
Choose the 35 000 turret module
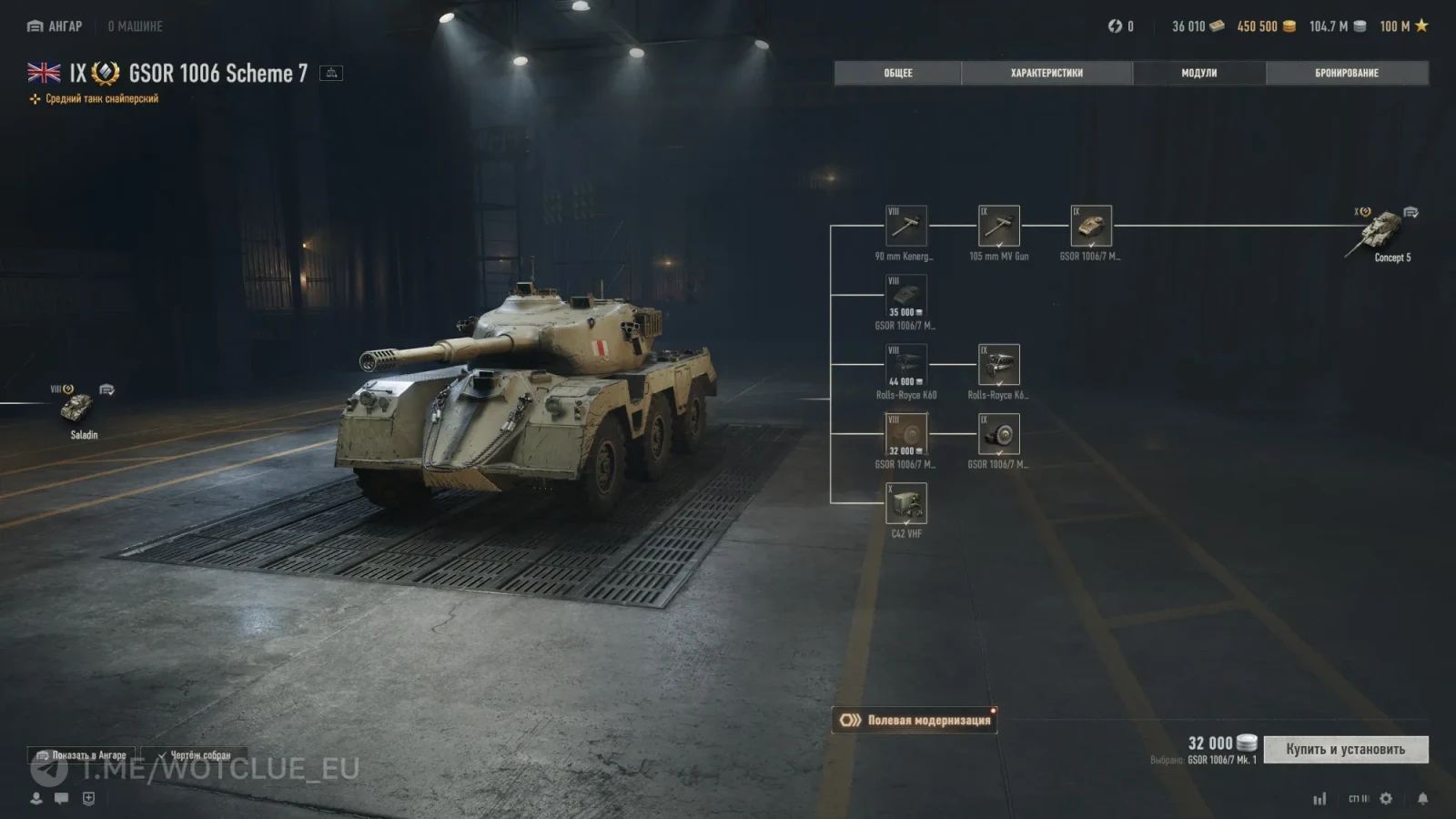coord(905,296)
